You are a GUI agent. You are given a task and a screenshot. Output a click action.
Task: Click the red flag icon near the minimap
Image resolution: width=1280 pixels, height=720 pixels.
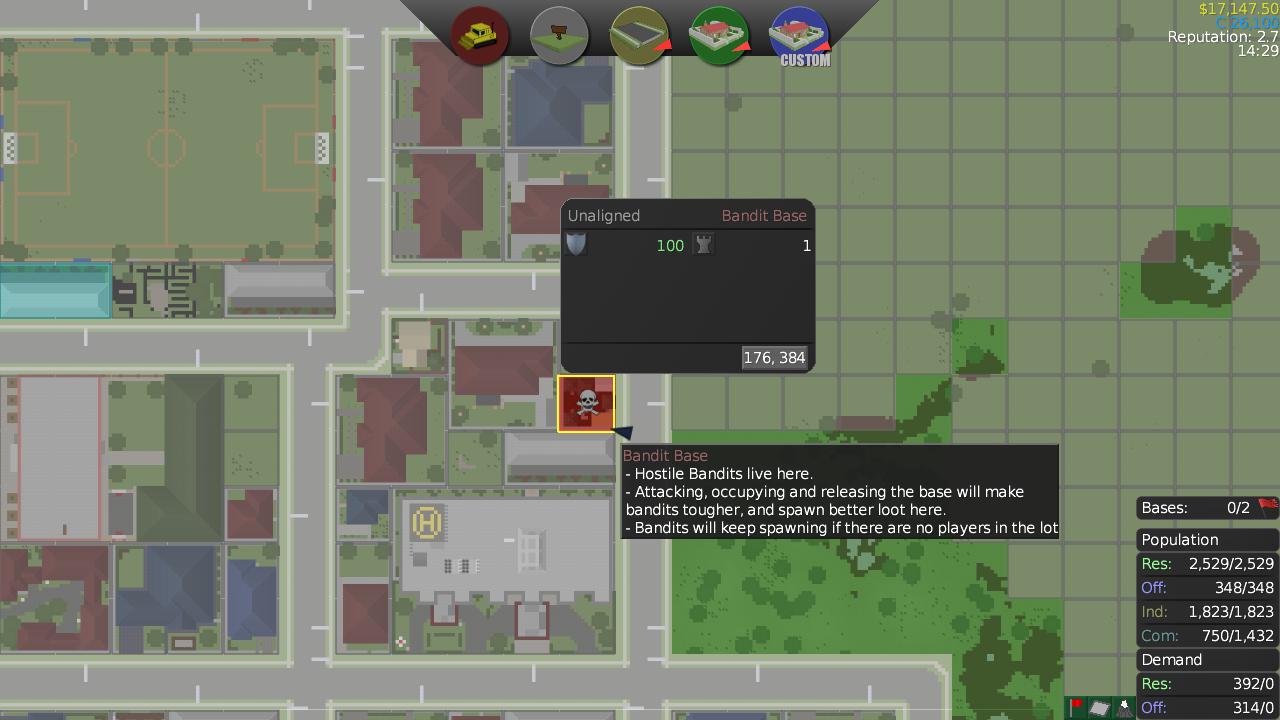[1075, 707]
